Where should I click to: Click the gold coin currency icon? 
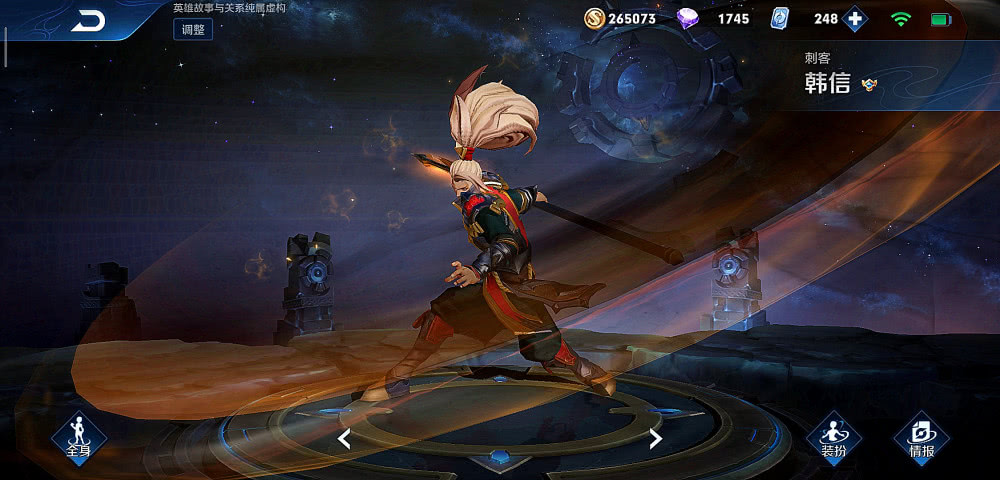(594, 19)
